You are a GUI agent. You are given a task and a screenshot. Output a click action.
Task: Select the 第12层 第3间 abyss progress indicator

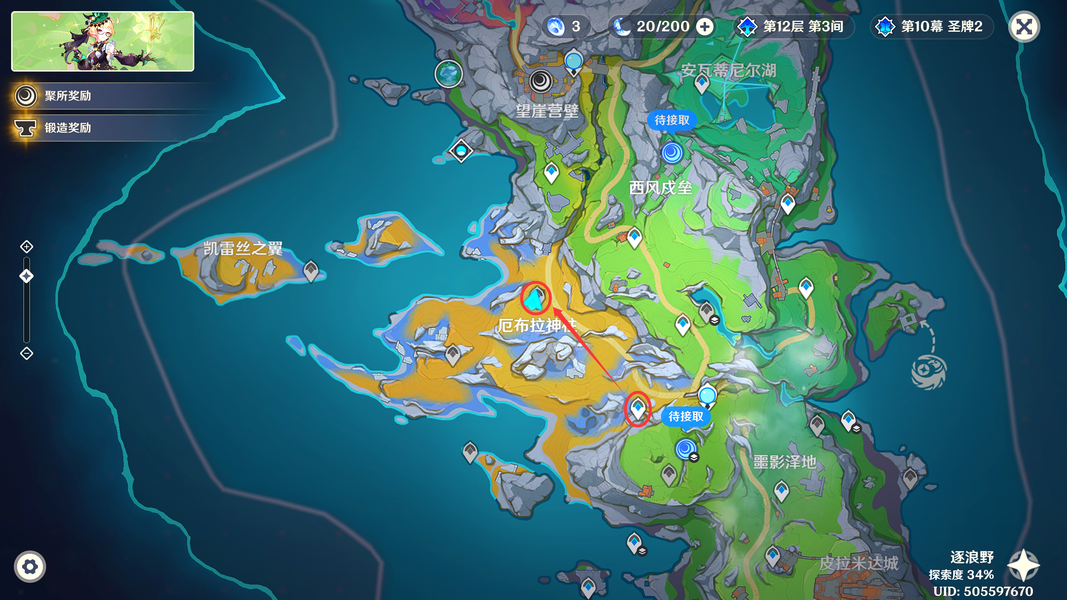click(x=794, y=27)
